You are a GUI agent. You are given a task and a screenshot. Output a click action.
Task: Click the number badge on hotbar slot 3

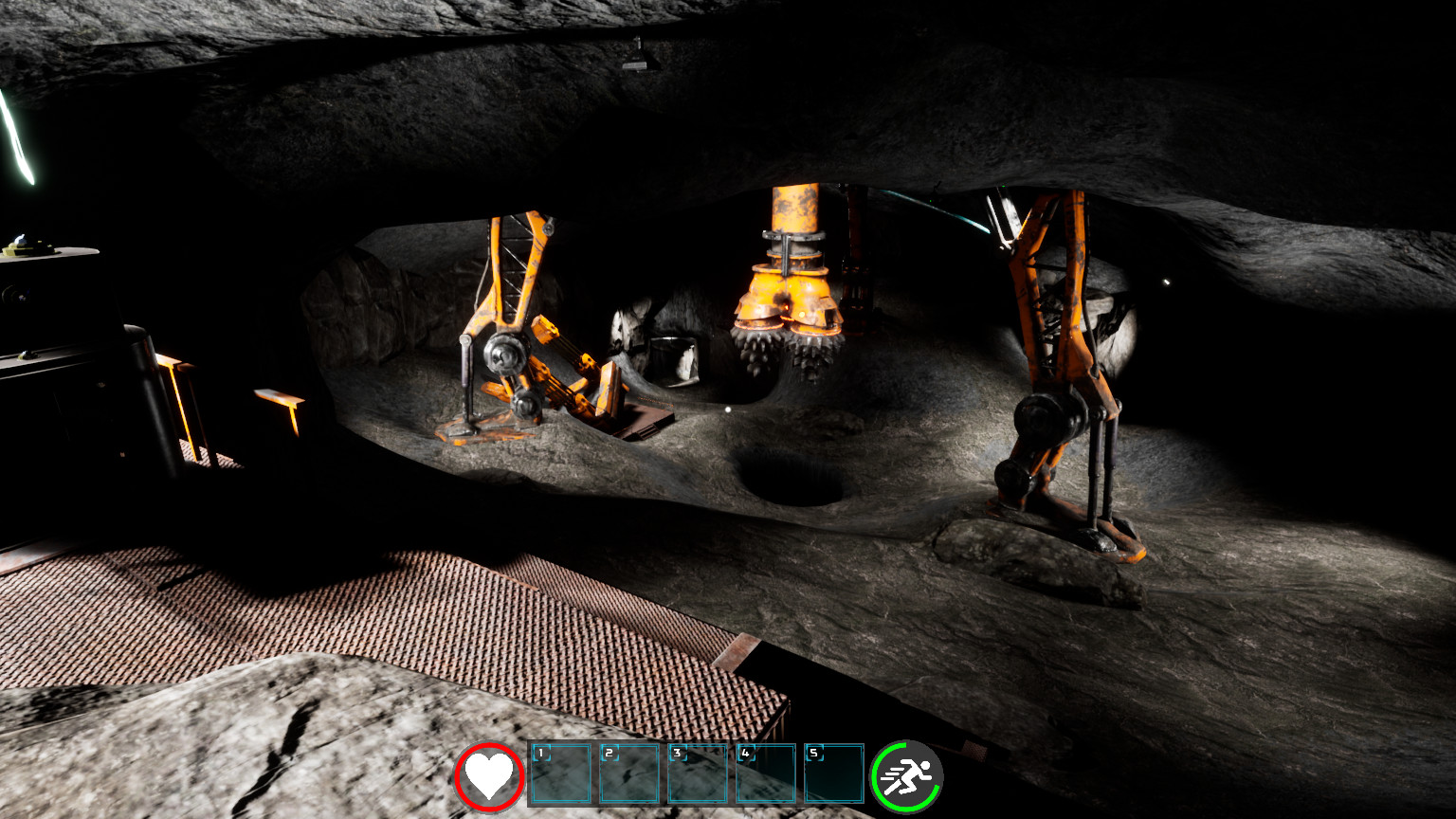[677, 753]
